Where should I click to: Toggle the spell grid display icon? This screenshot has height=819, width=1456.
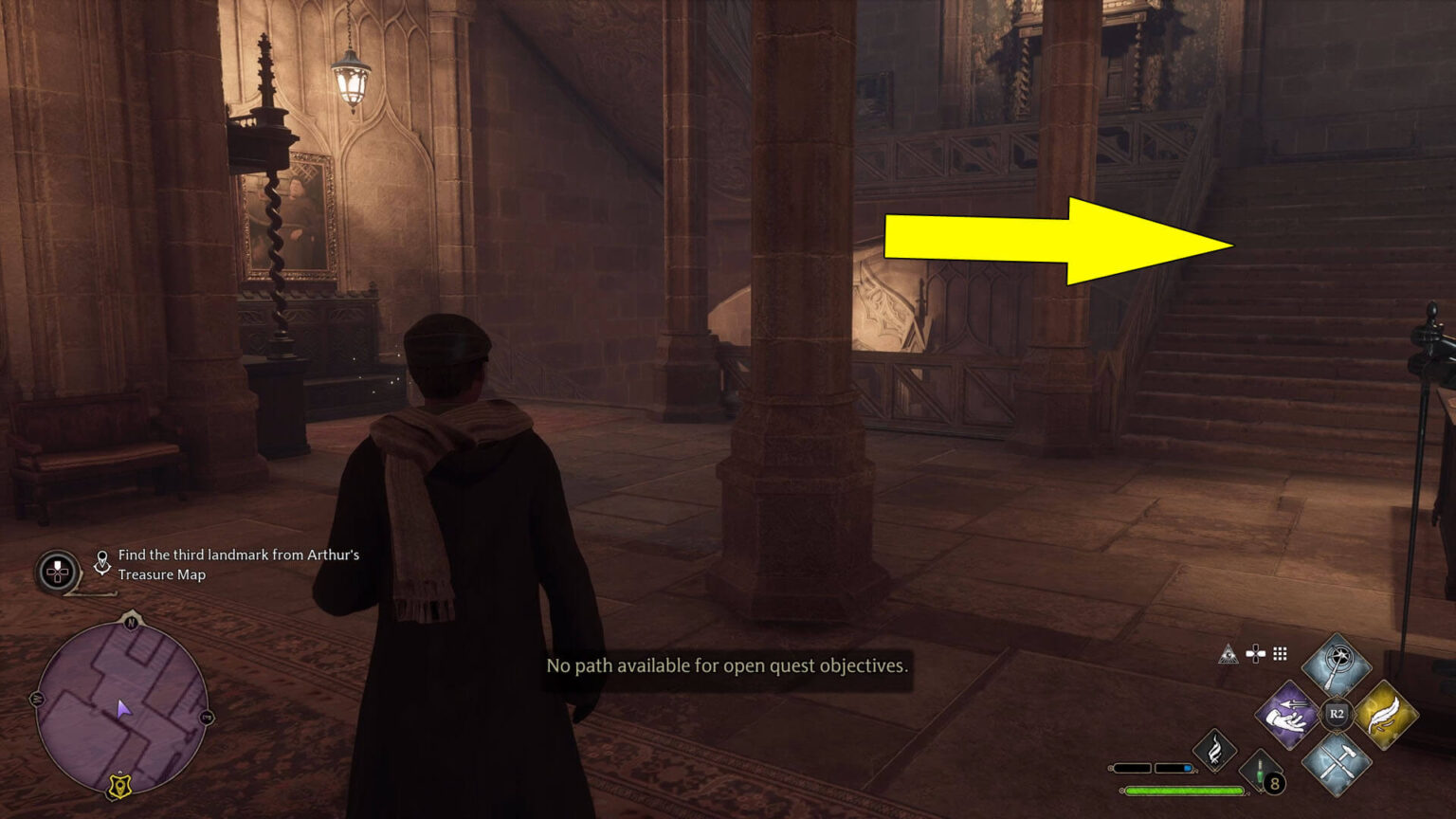pyautogui.click(x=1279, y=654)
